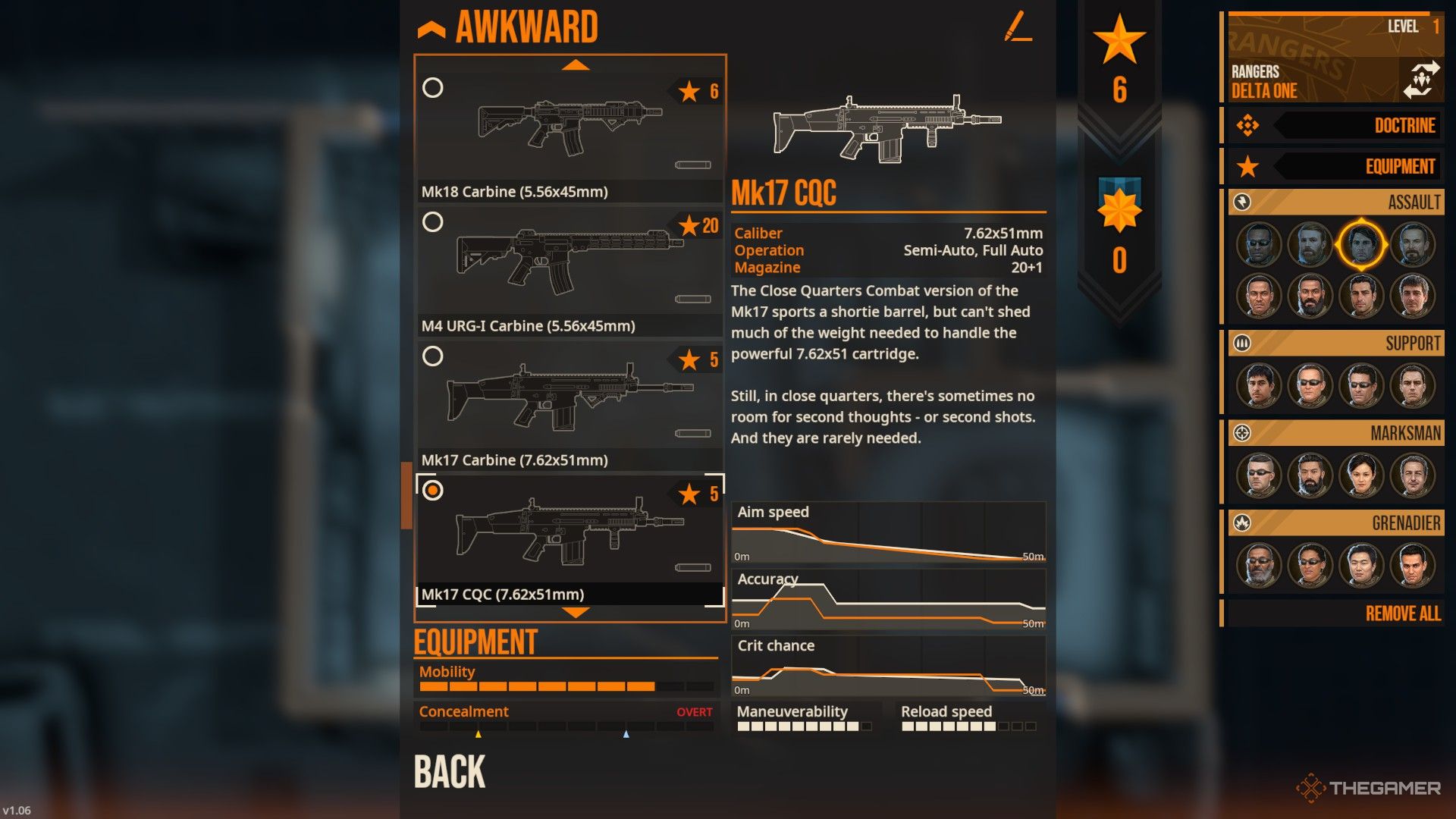Image resolution: width=1456 pixels, height=819 pixels.
Task: Select the highlighted Assault trooper portrait
Action: coord(1361,245)
